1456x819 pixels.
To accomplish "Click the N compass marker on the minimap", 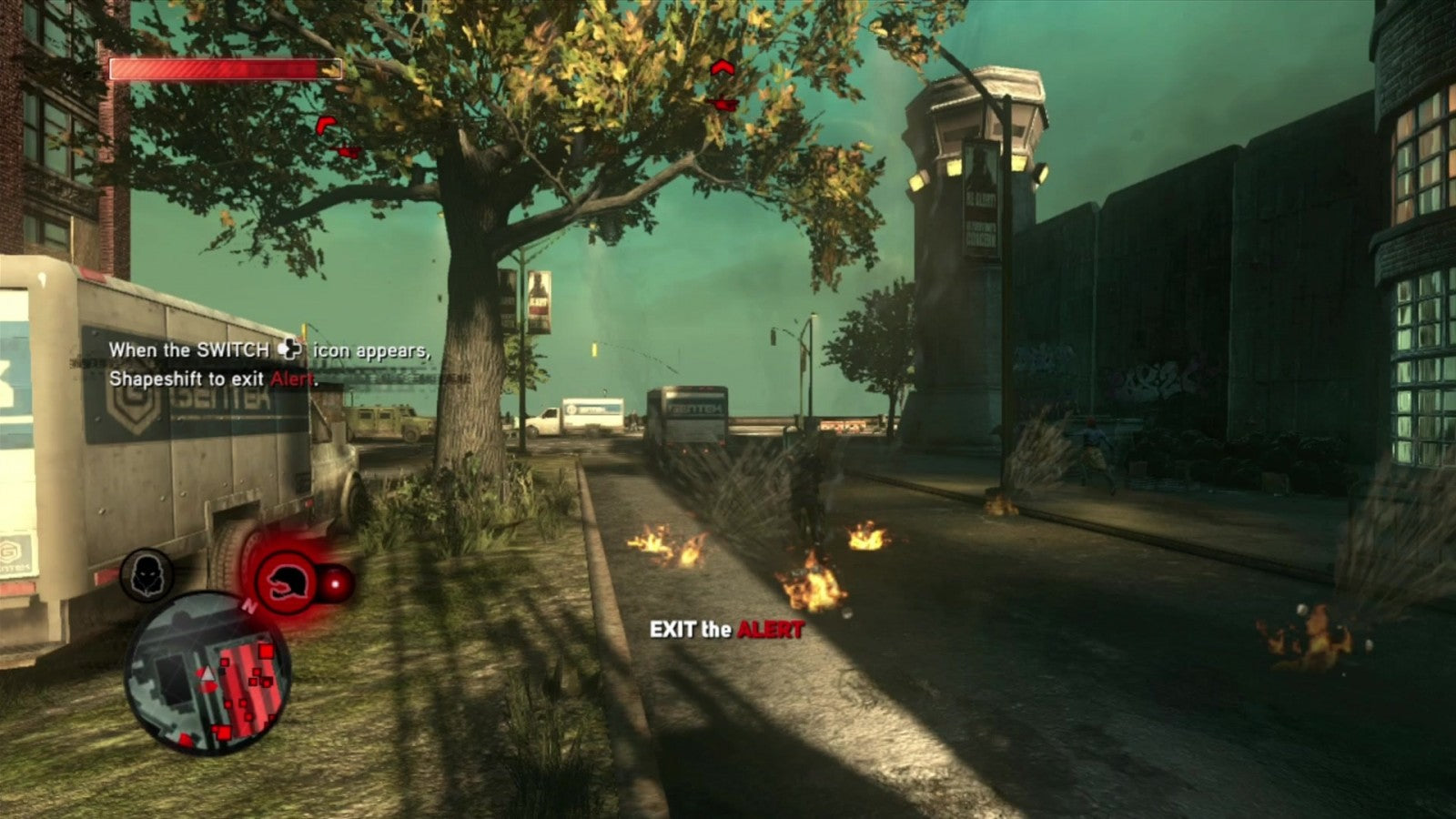I will tap(248, 605).
